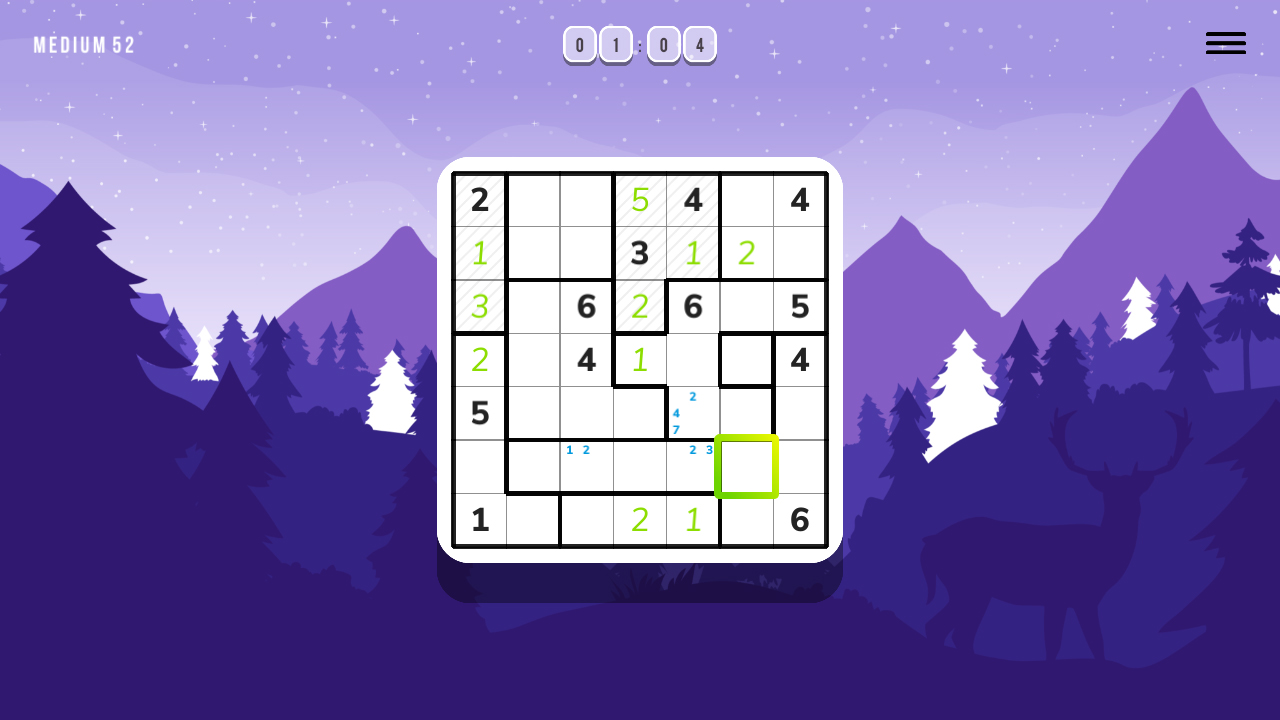
Task: Select the green 2 between the 3 and 6
Action: coord(640,307)
